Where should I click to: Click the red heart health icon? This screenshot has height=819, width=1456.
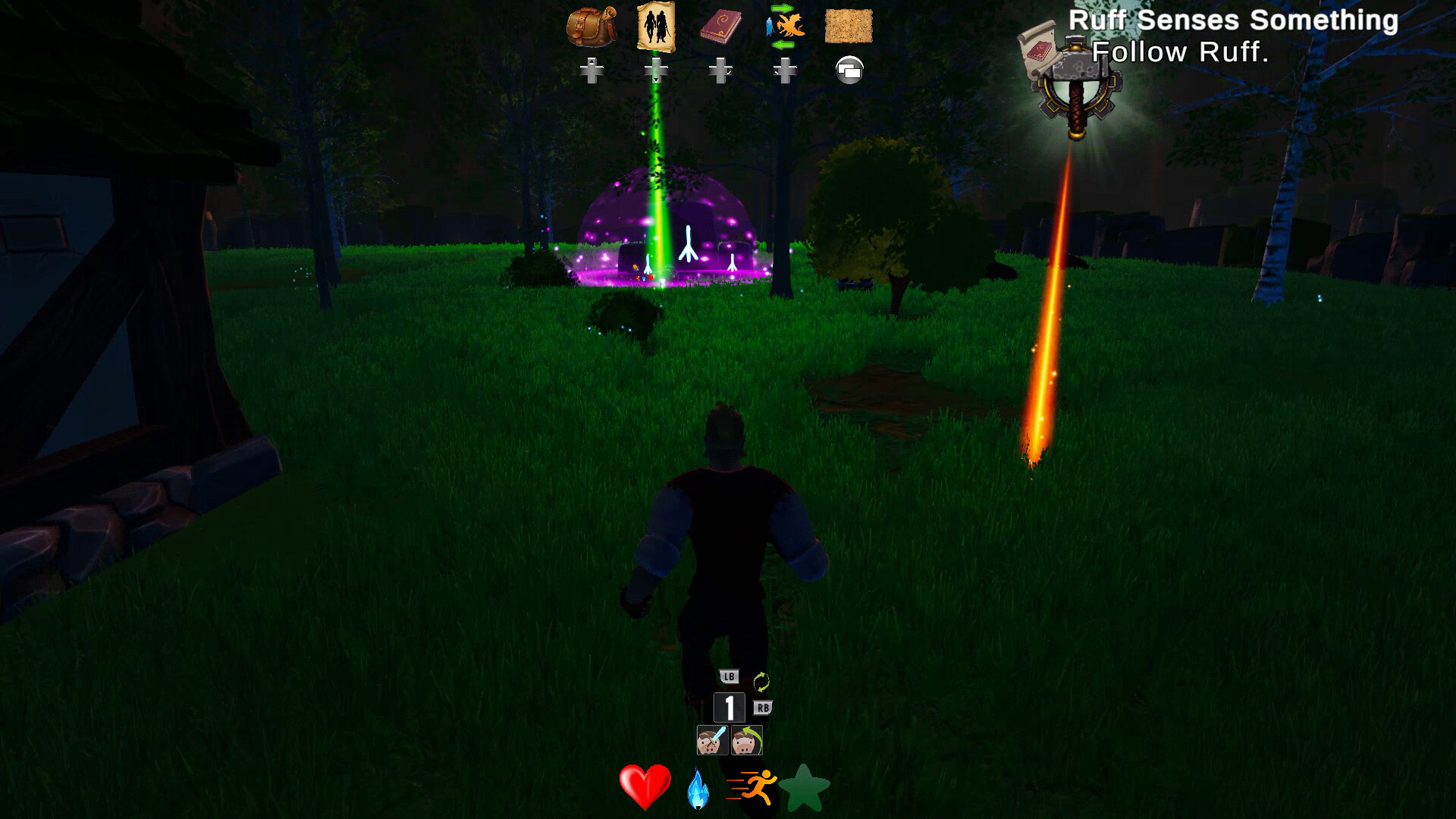tap(645, 787)
